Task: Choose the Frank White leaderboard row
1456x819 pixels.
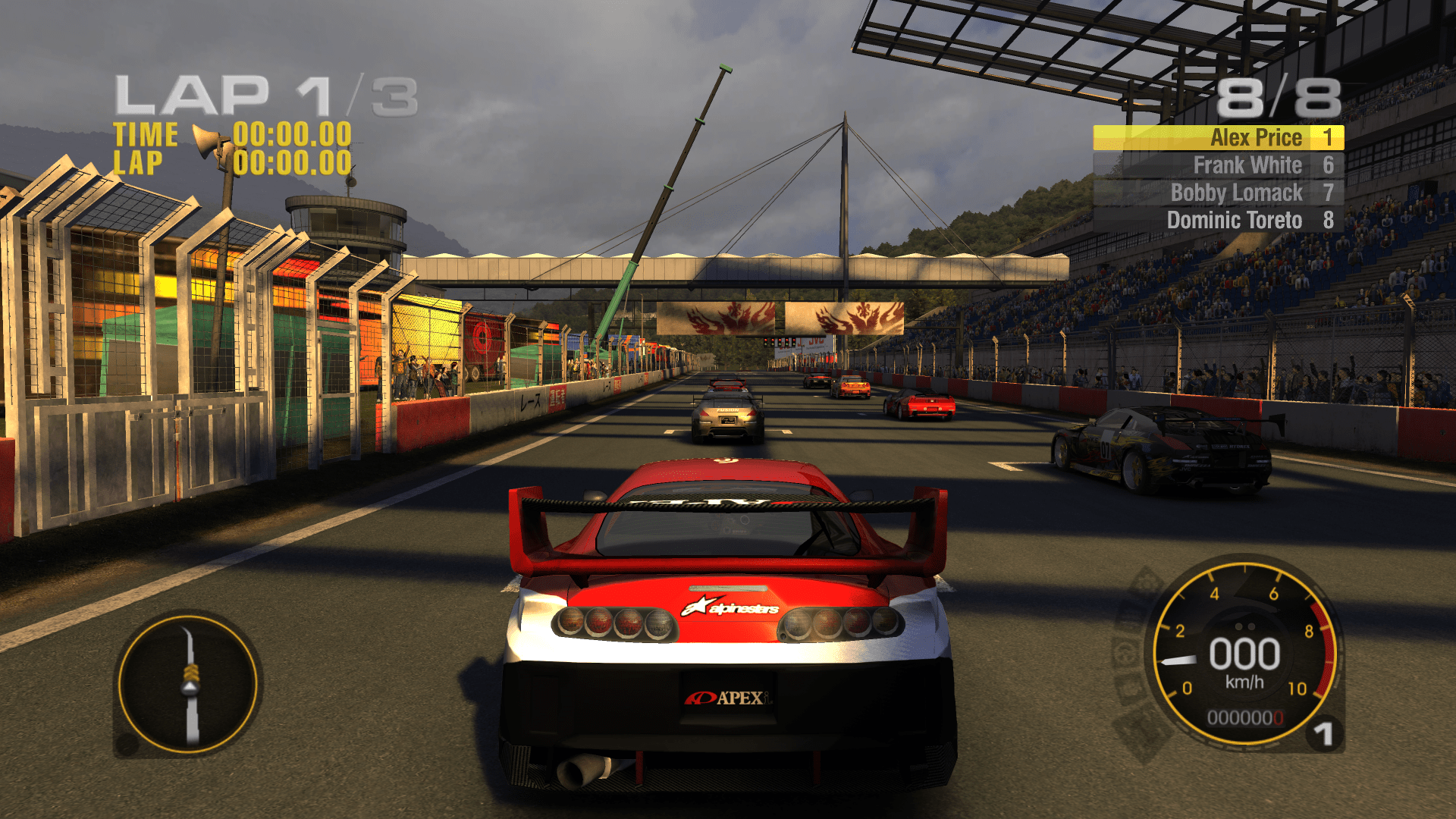Action: [x=1218, y=165]
